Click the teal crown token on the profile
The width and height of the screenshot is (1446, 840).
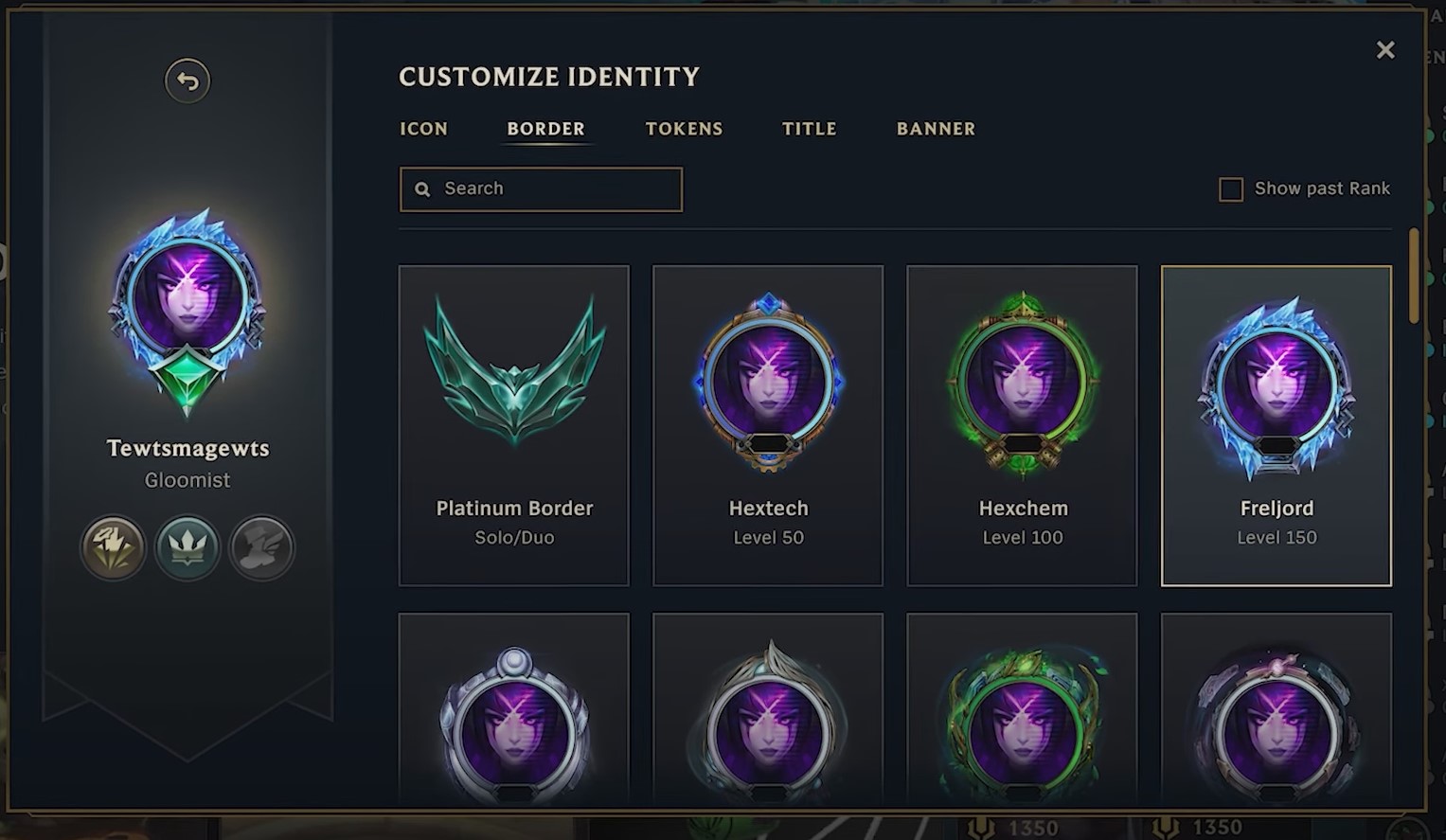coord(187,547)
